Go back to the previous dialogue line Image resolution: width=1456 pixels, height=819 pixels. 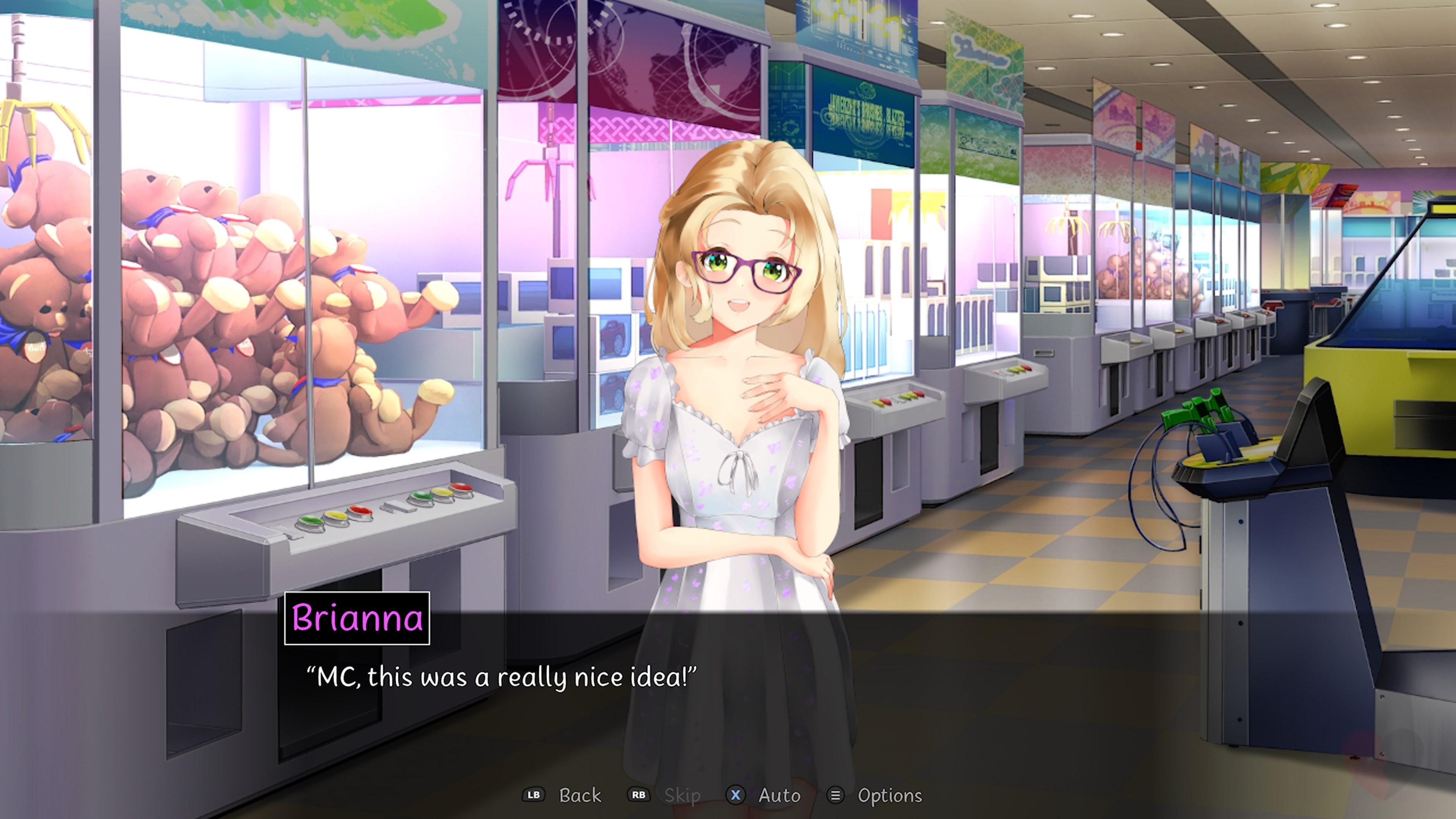[579, 795]
